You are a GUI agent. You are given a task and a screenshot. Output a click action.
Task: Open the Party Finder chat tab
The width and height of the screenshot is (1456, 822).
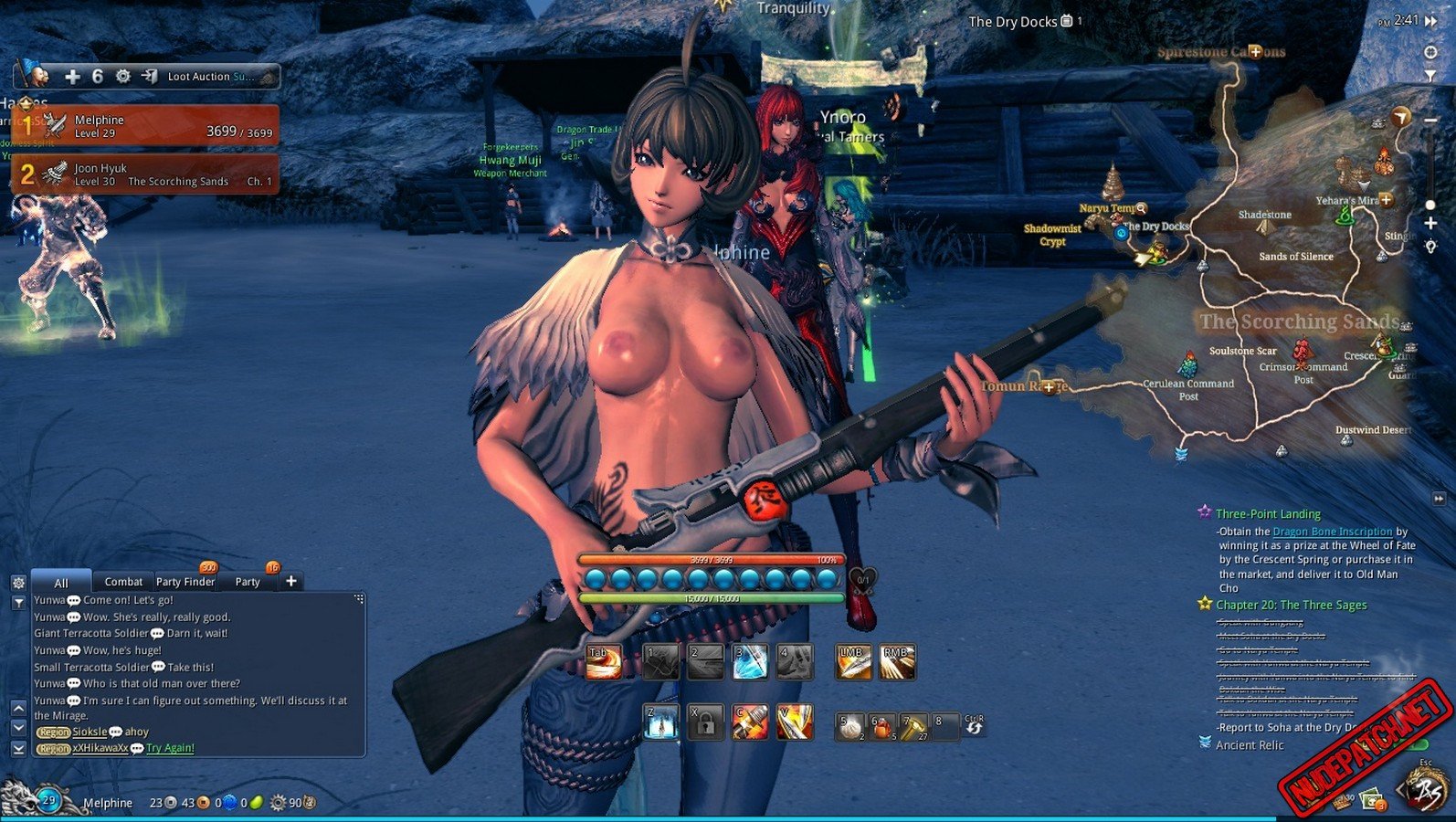tap(185, 582)
